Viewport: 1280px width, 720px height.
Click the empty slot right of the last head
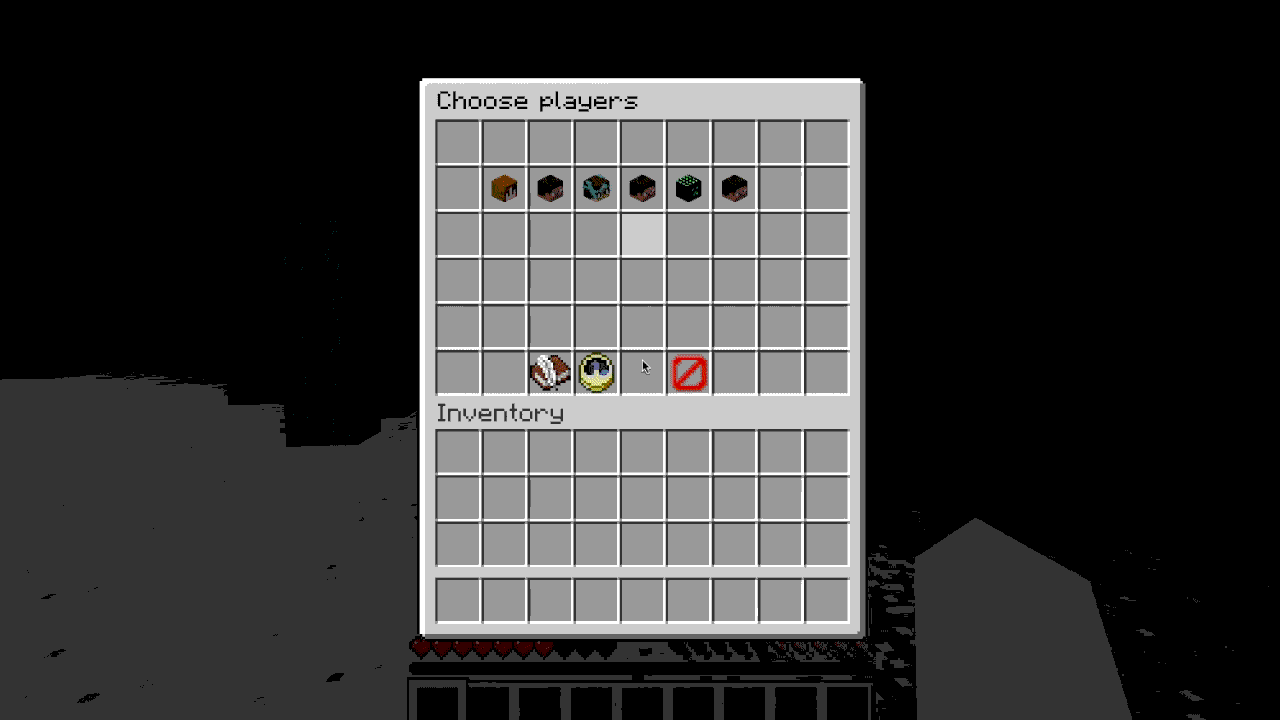779,188
